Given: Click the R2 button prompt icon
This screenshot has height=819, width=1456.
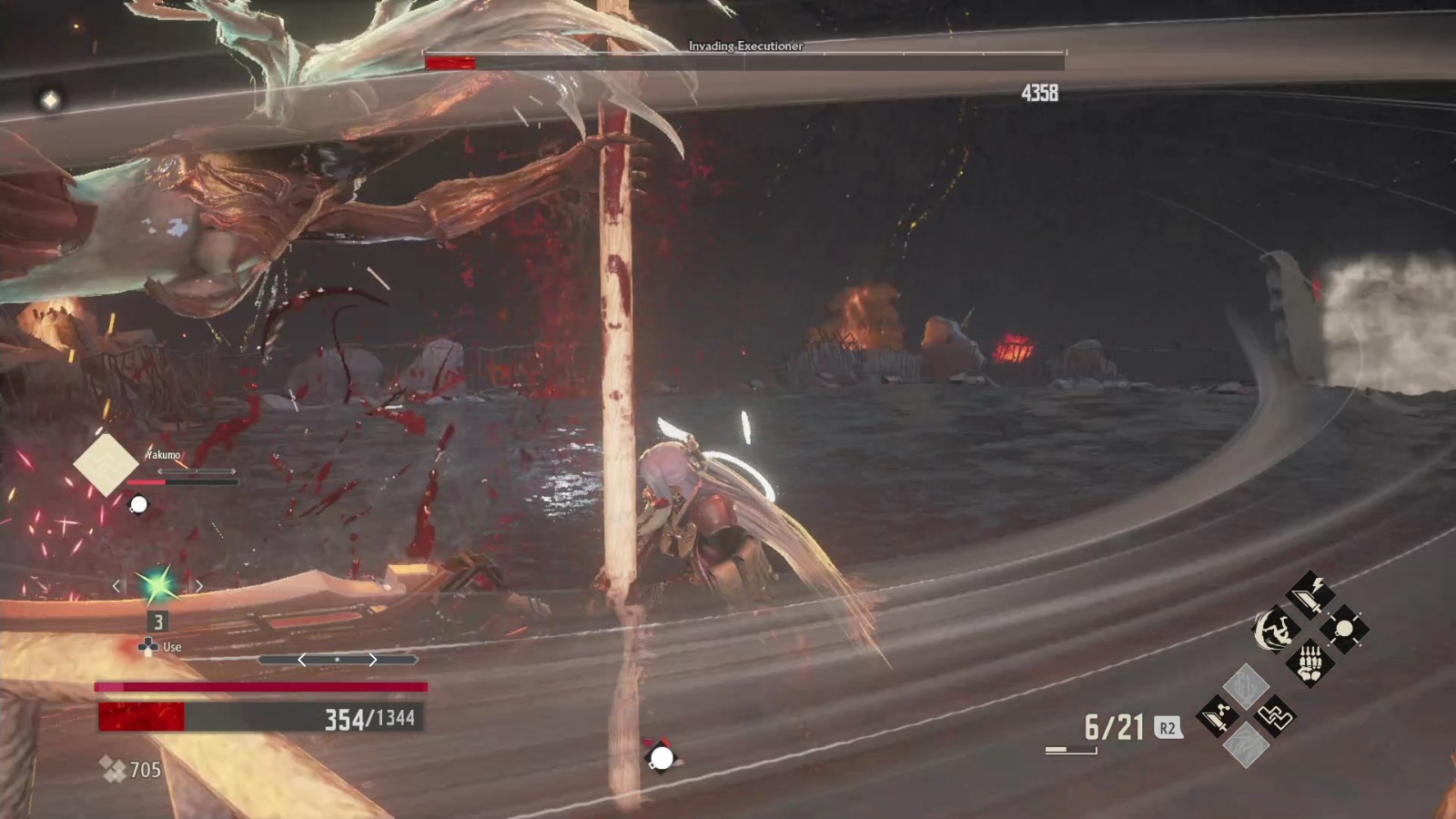Looking at the screenshot, I should (1169, 728).
